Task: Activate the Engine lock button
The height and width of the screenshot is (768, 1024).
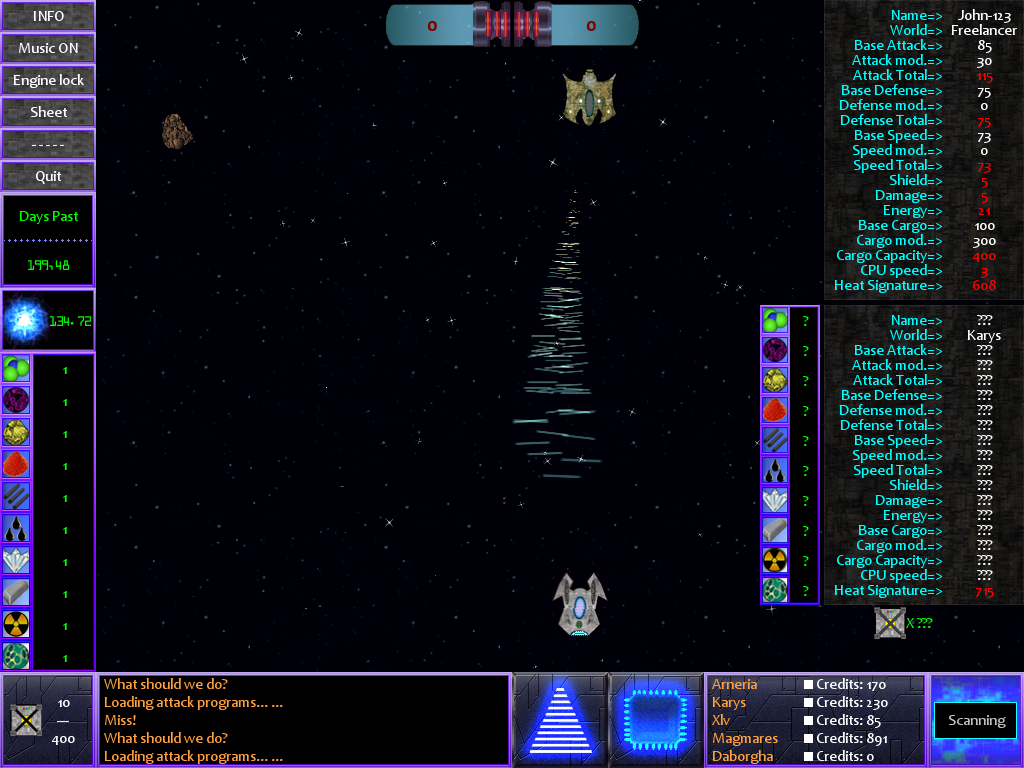Action: (48, 80)
